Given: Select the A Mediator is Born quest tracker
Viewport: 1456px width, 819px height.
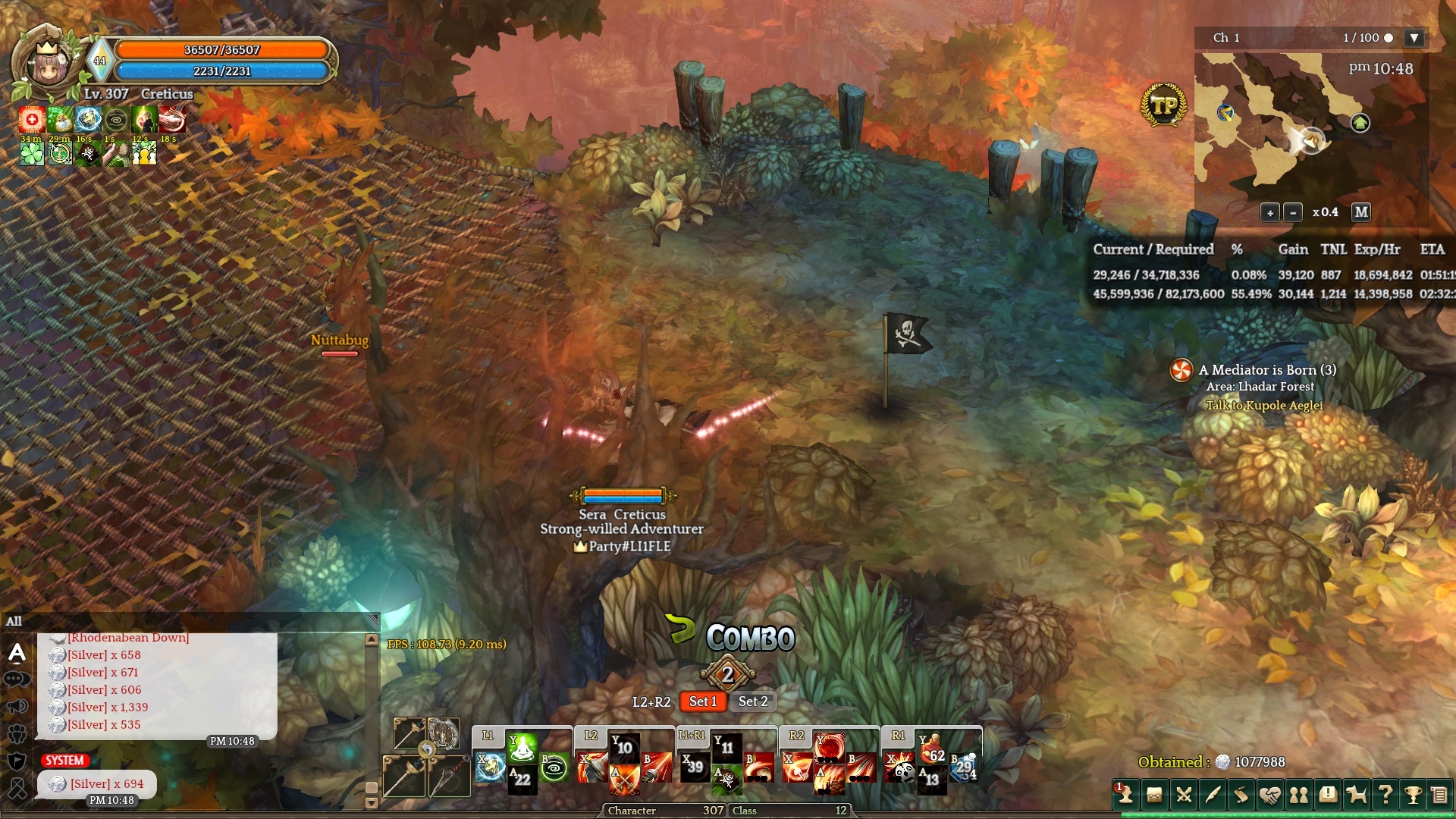Looking at the screenshot, I should pos(1266,370).
